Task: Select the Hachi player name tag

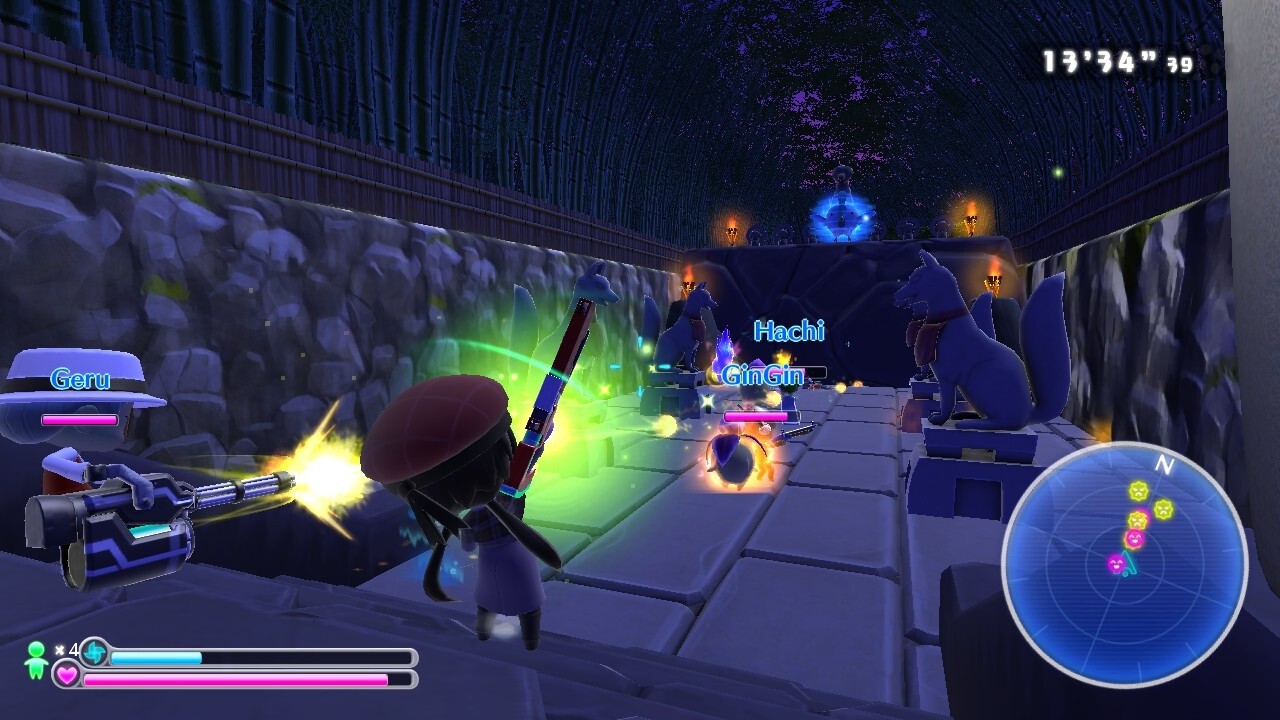Action: [x=789, y=331]
